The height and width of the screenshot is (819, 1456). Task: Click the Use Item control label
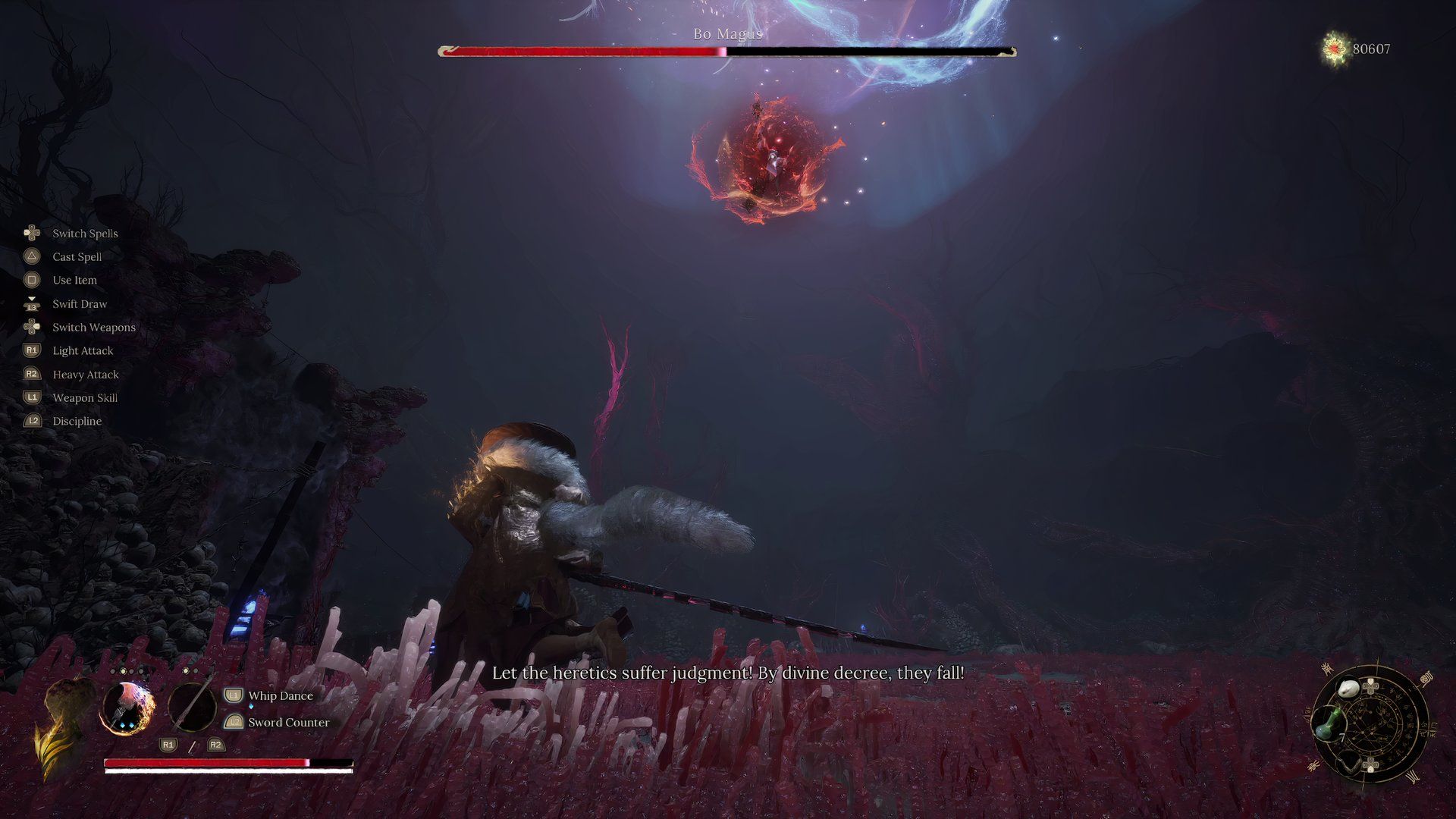(x=74, y=280)
